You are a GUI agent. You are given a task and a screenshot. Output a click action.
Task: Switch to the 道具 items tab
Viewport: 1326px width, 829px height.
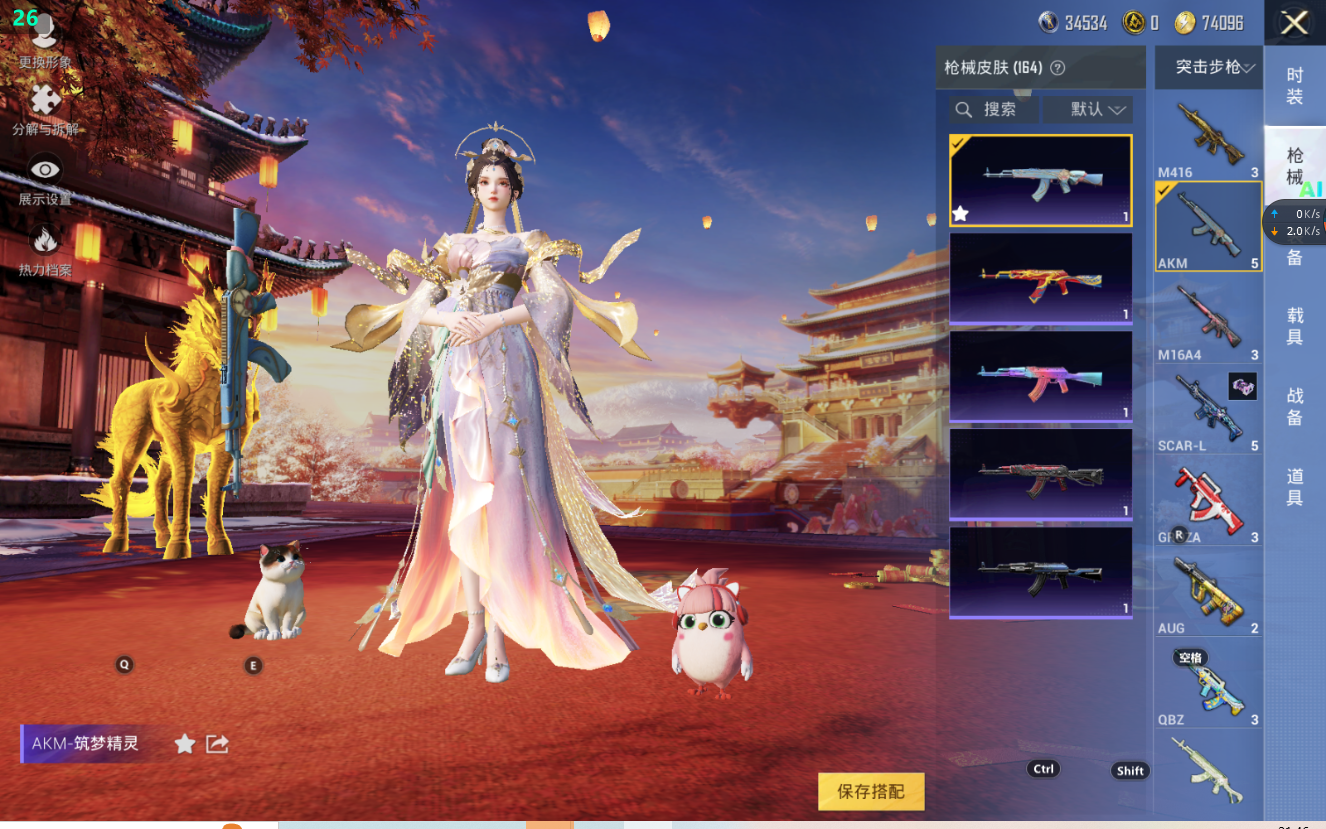tap(1295, 487)
